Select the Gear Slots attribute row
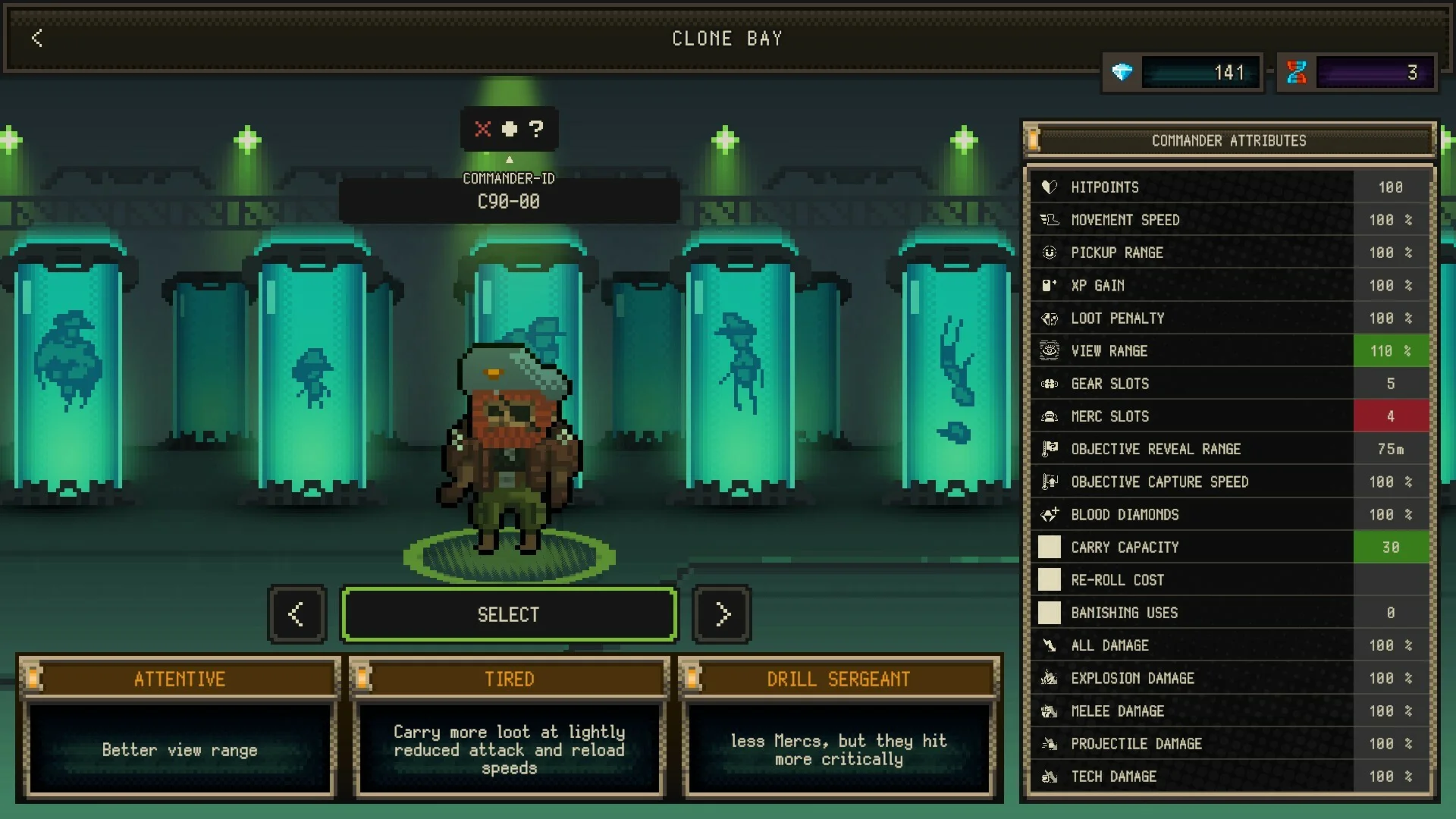 (1228, 384)
